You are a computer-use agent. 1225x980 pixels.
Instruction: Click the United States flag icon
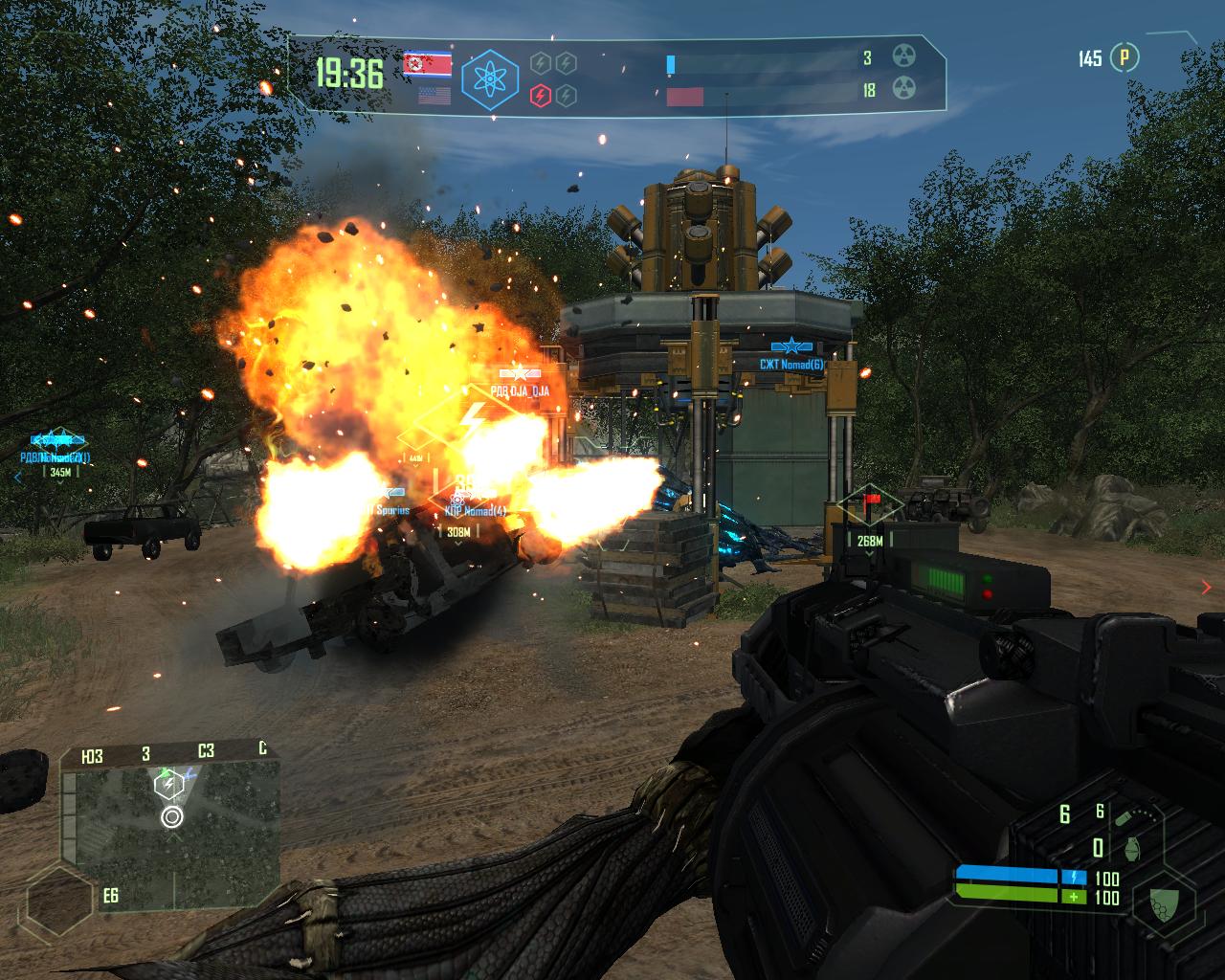(434, 96)
